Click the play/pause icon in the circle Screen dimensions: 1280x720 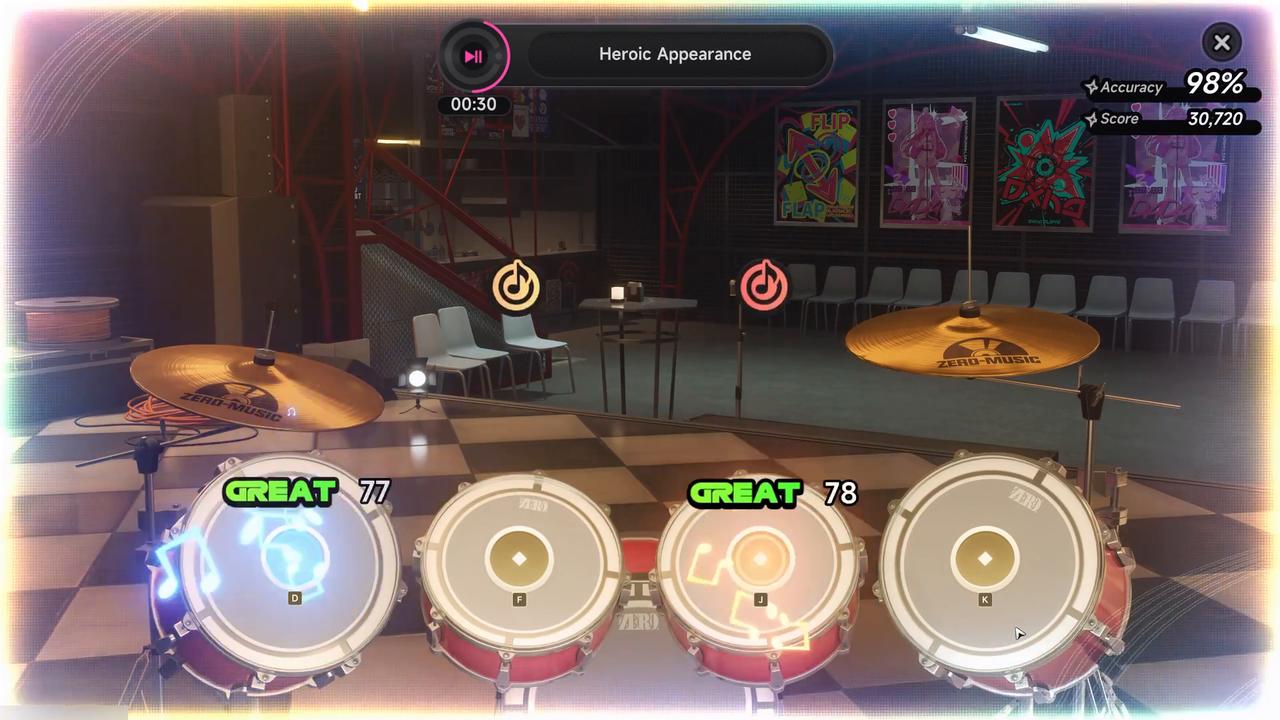click(473, 56)
